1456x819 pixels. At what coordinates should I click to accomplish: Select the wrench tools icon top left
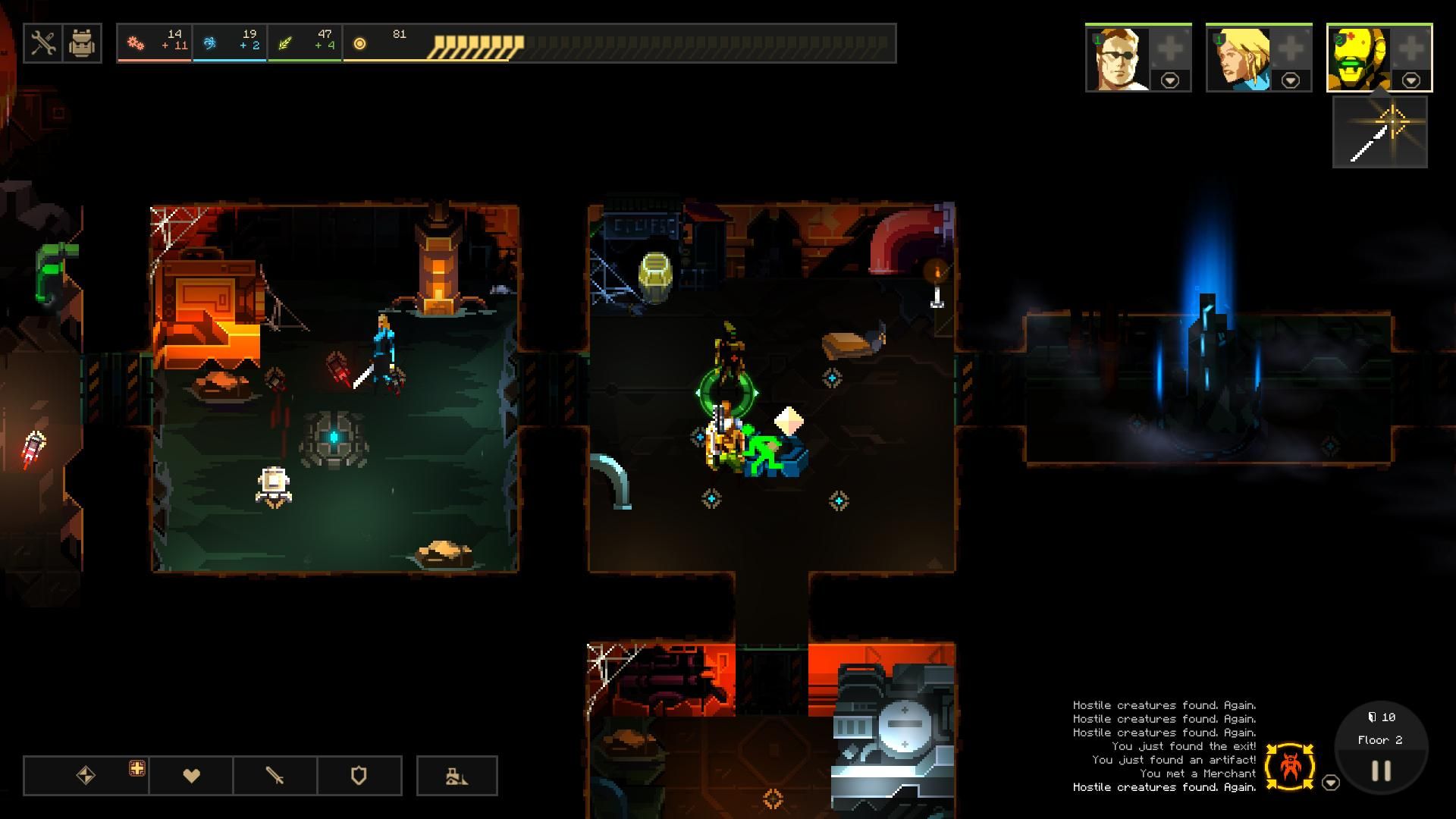click(42, 43)
